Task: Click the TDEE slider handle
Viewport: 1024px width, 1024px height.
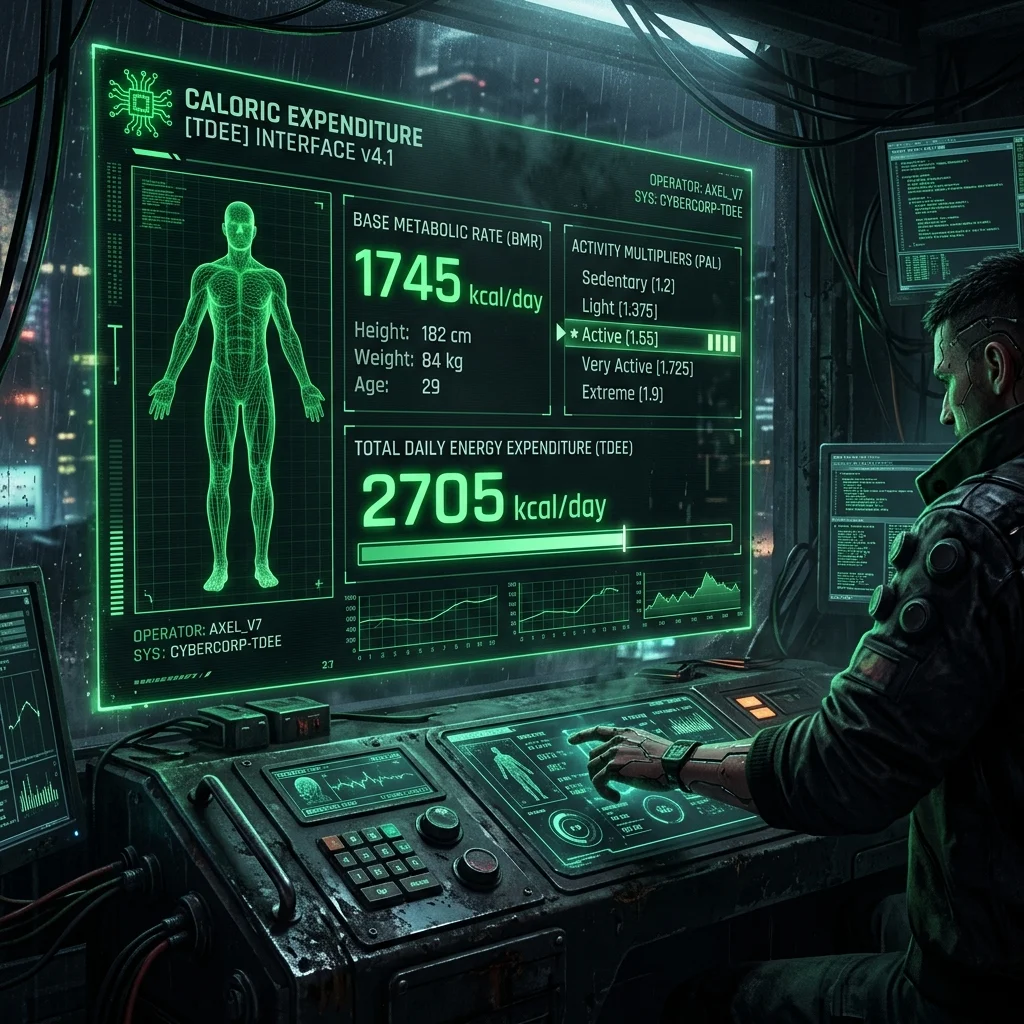Action: click(624, 538)
